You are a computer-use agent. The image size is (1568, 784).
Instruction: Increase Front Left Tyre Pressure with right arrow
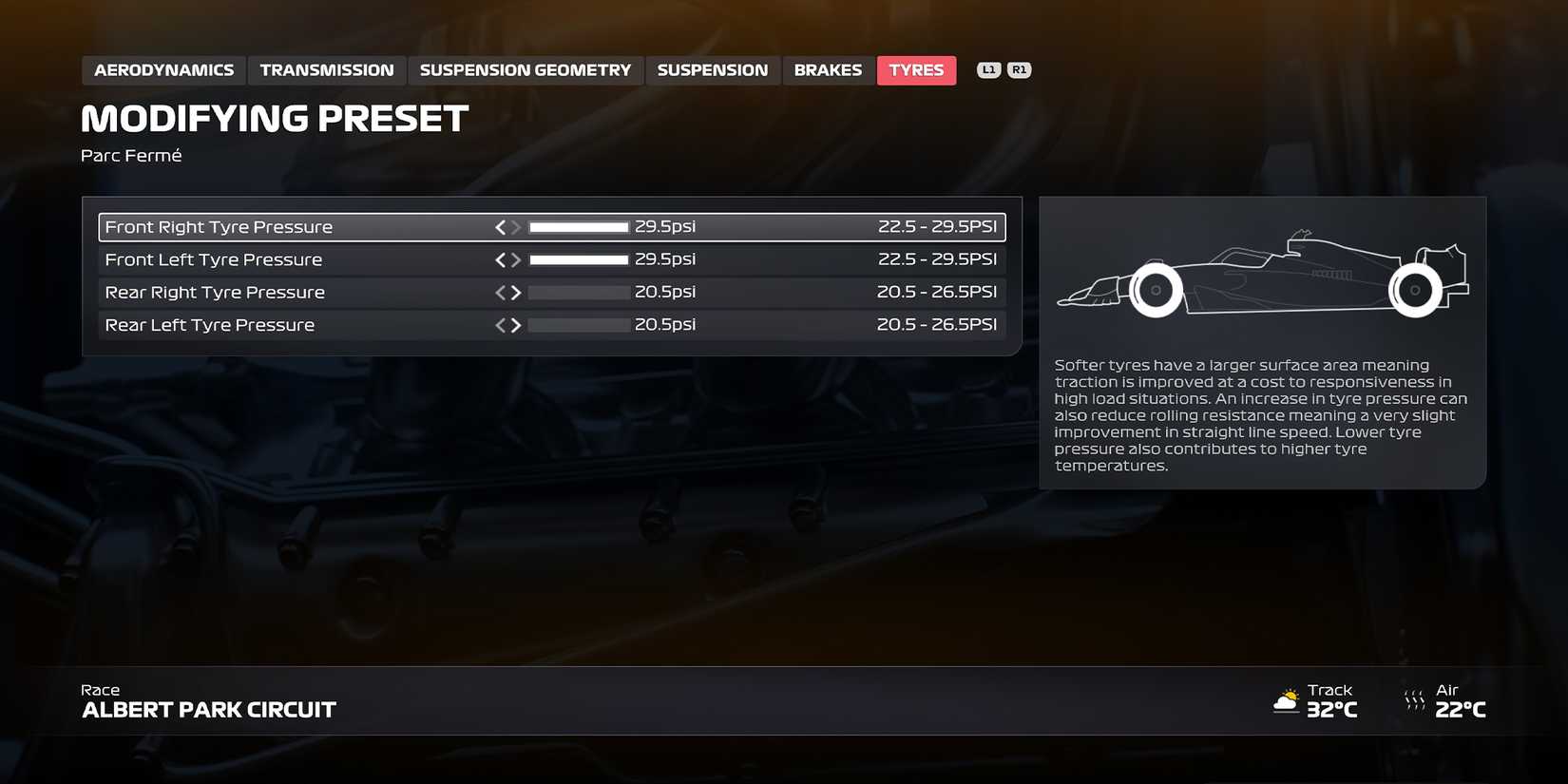coord(516,259)
